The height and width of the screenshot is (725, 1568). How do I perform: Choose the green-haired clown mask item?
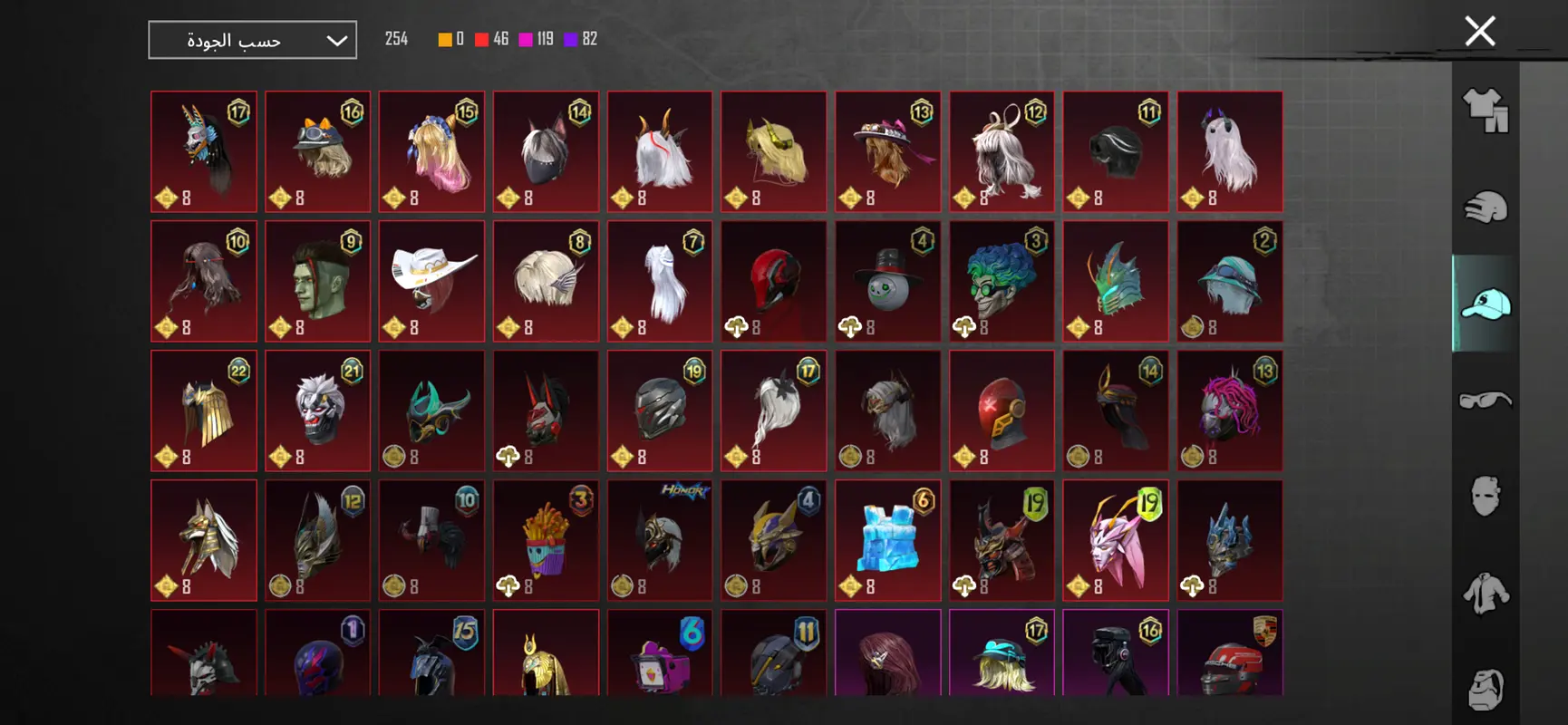tap(1002, 281)
